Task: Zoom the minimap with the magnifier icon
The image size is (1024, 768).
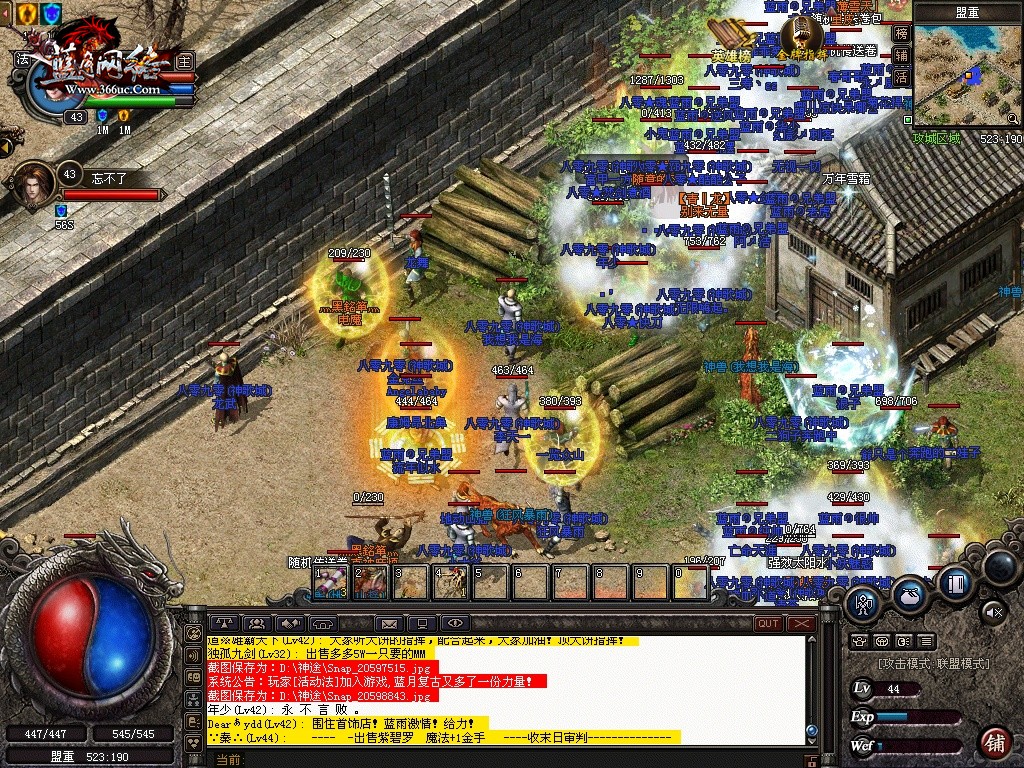Action: coord(1013,118)
